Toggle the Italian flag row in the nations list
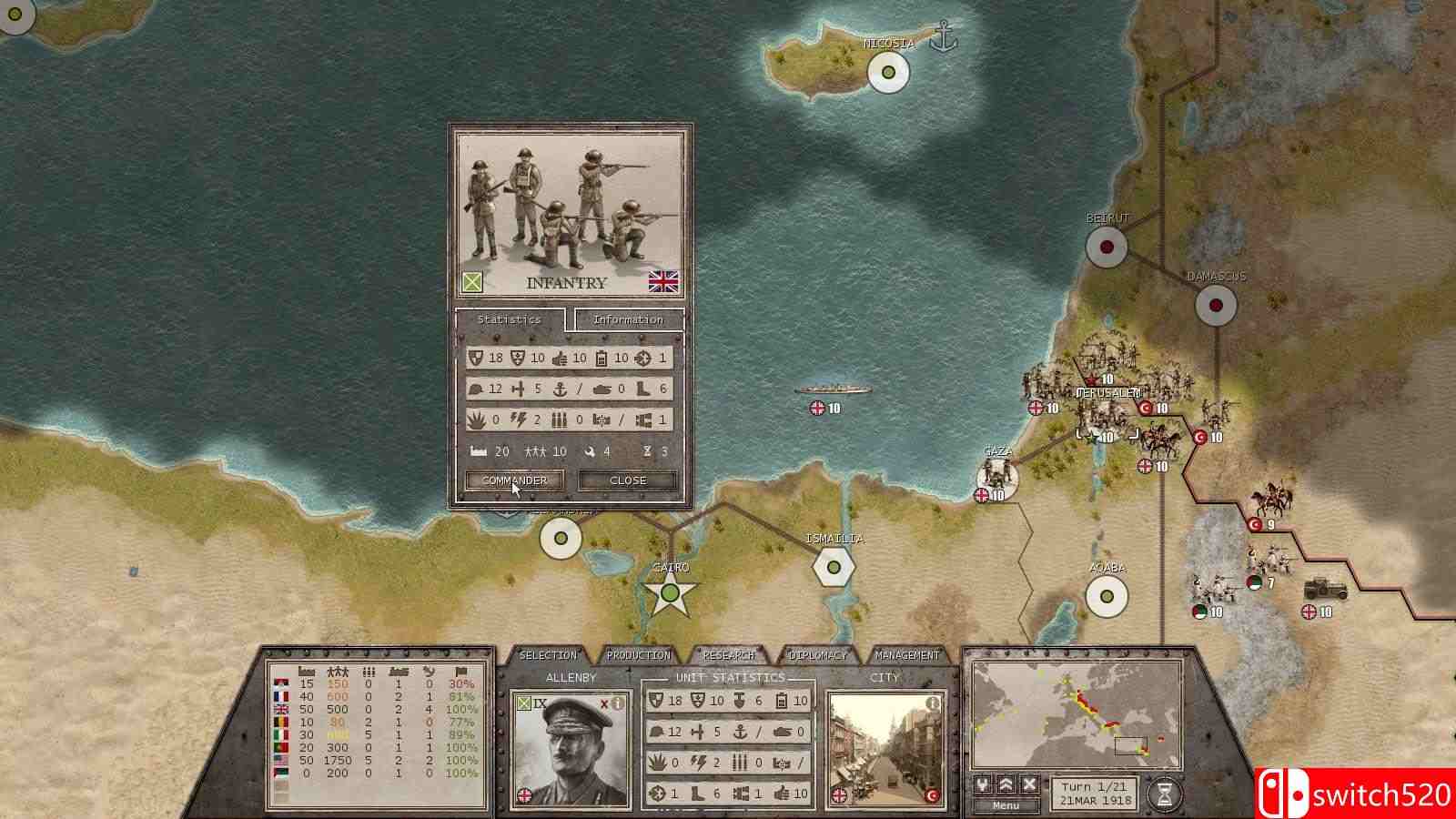The image size is (1456, 819). tap(281, 735)
